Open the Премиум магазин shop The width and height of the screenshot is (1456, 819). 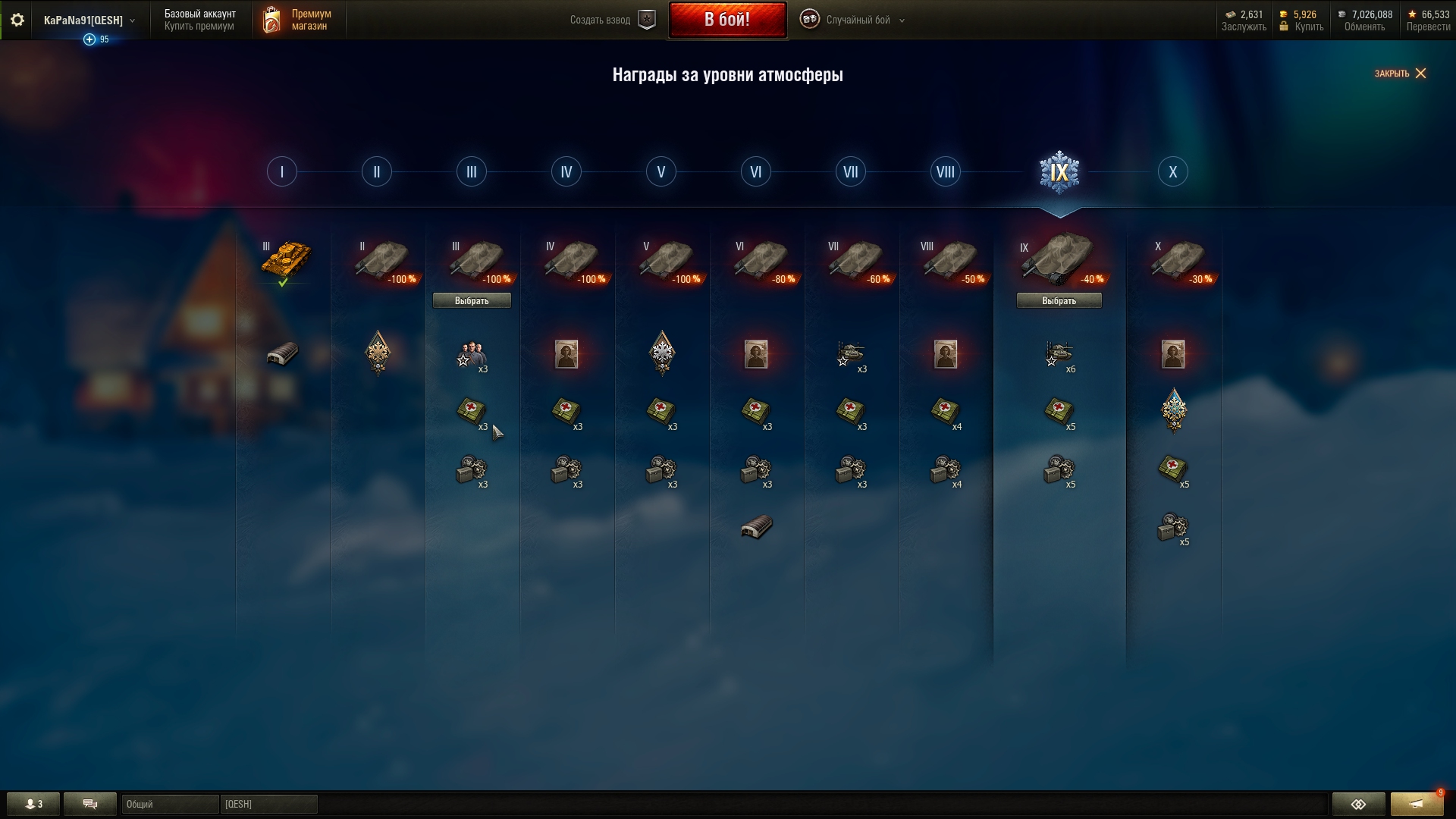tap(298, 20)
